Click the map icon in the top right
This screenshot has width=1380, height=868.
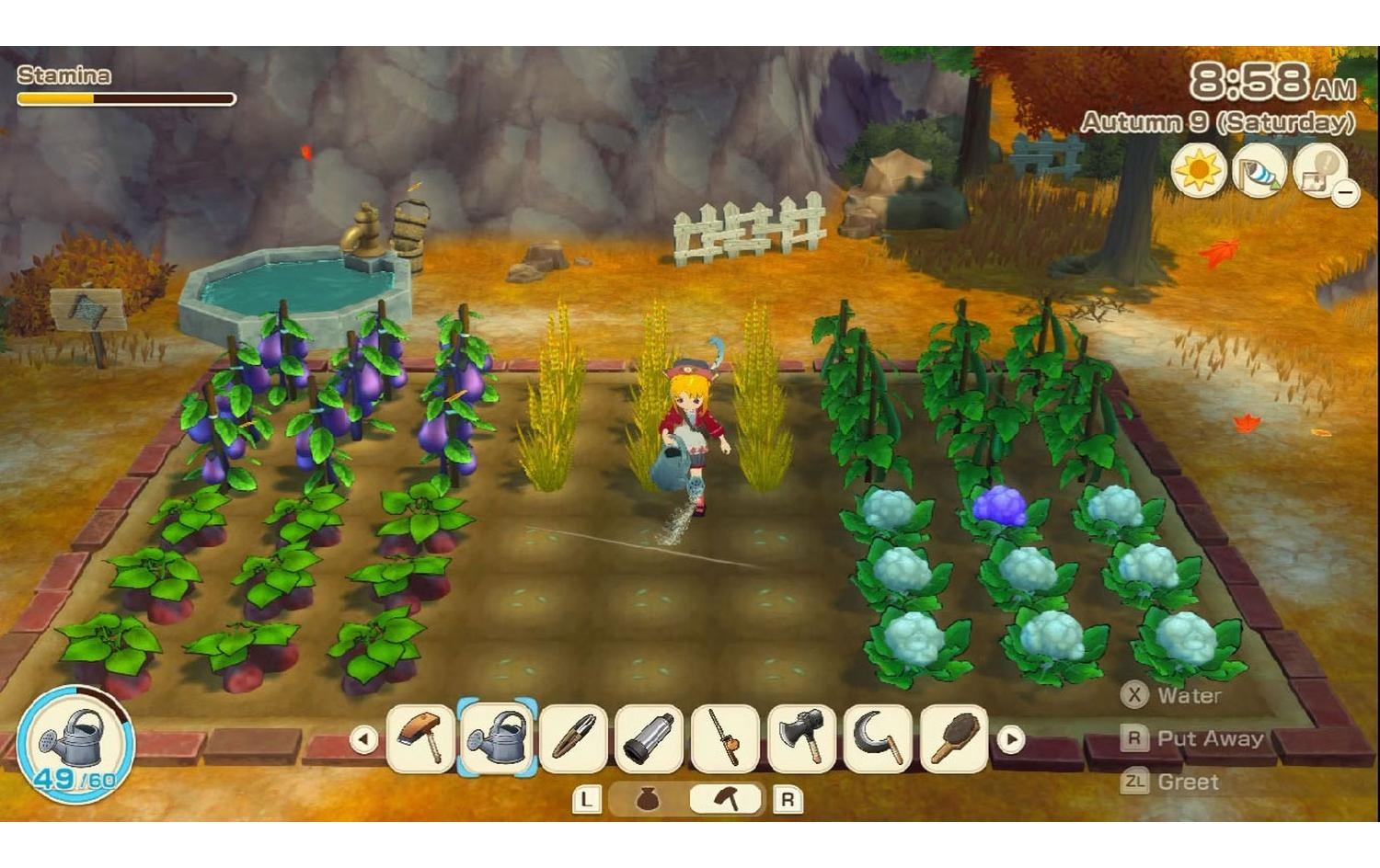(1317, 172)
